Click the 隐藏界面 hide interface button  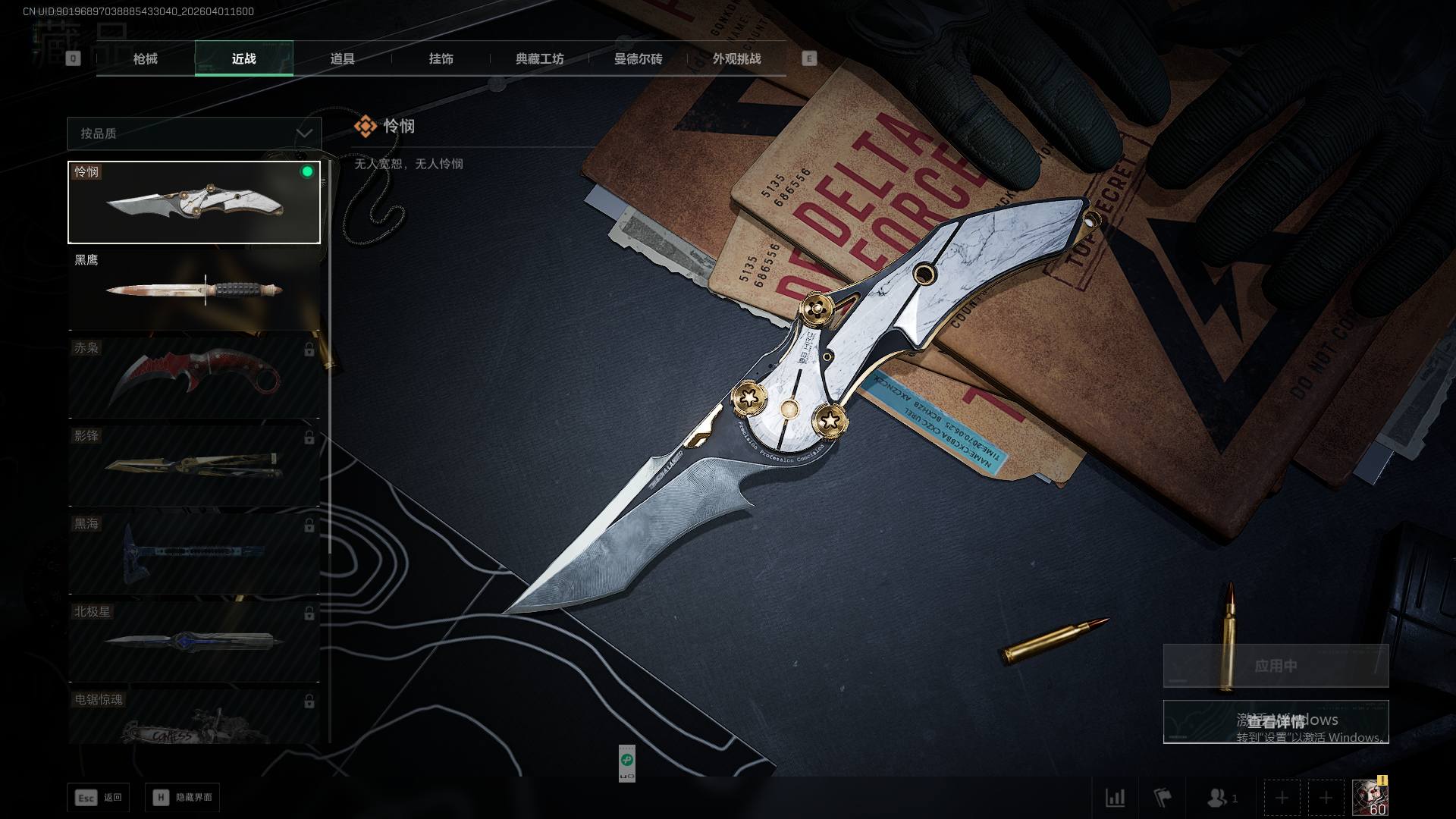click(x=183, y=798)
